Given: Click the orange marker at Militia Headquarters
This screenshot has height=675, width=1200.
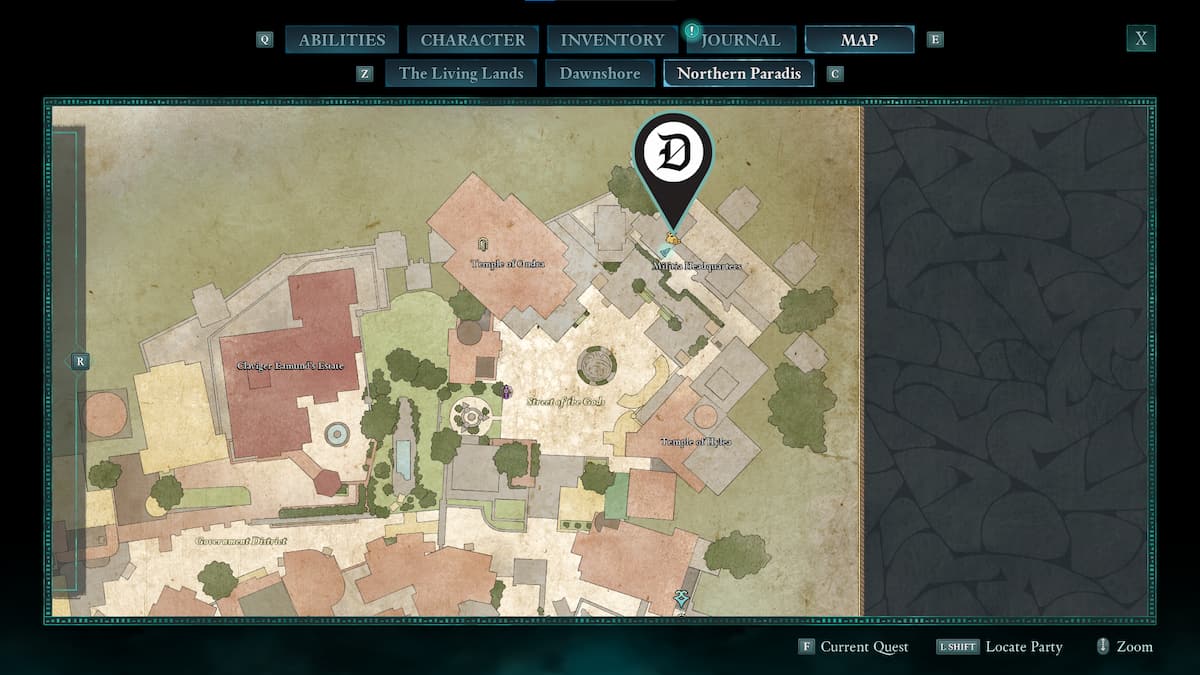Looking at the screenshot, I should click(x=673, y=238).
